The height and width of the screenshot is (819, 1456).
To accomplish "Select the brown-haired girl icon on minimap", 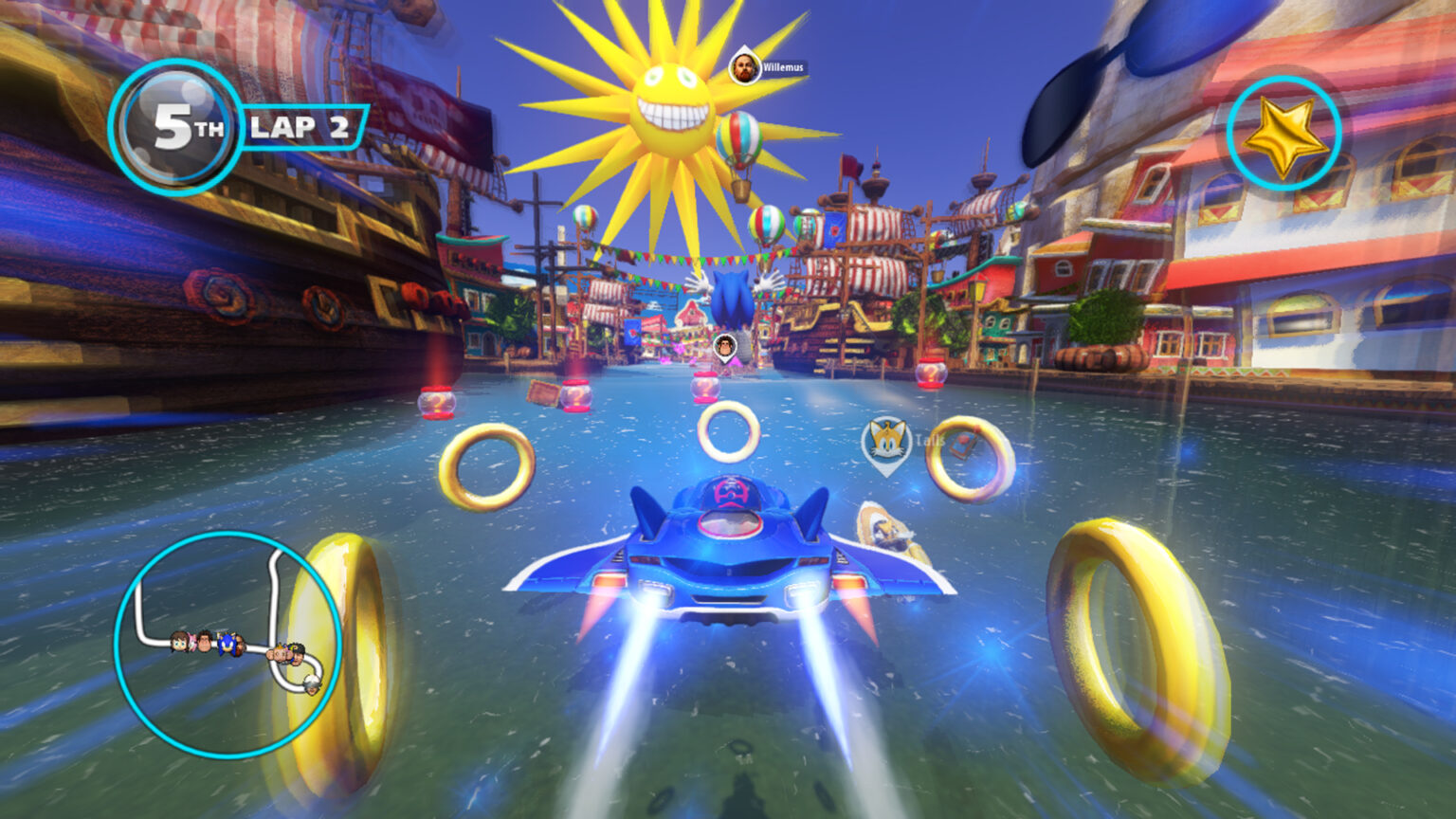I will point(177,641).
